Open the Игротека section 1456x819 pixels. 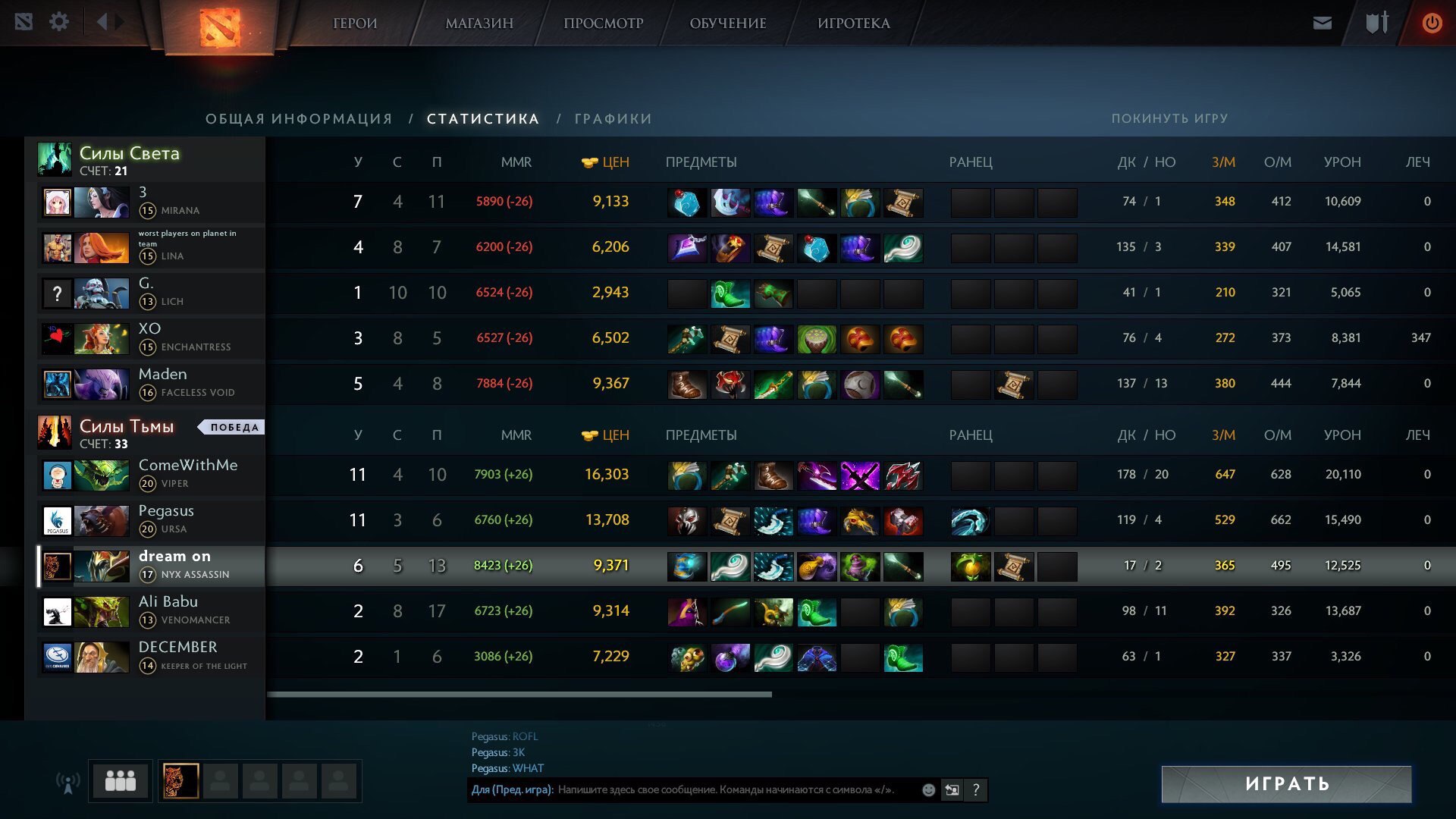(x=853, y=24)
